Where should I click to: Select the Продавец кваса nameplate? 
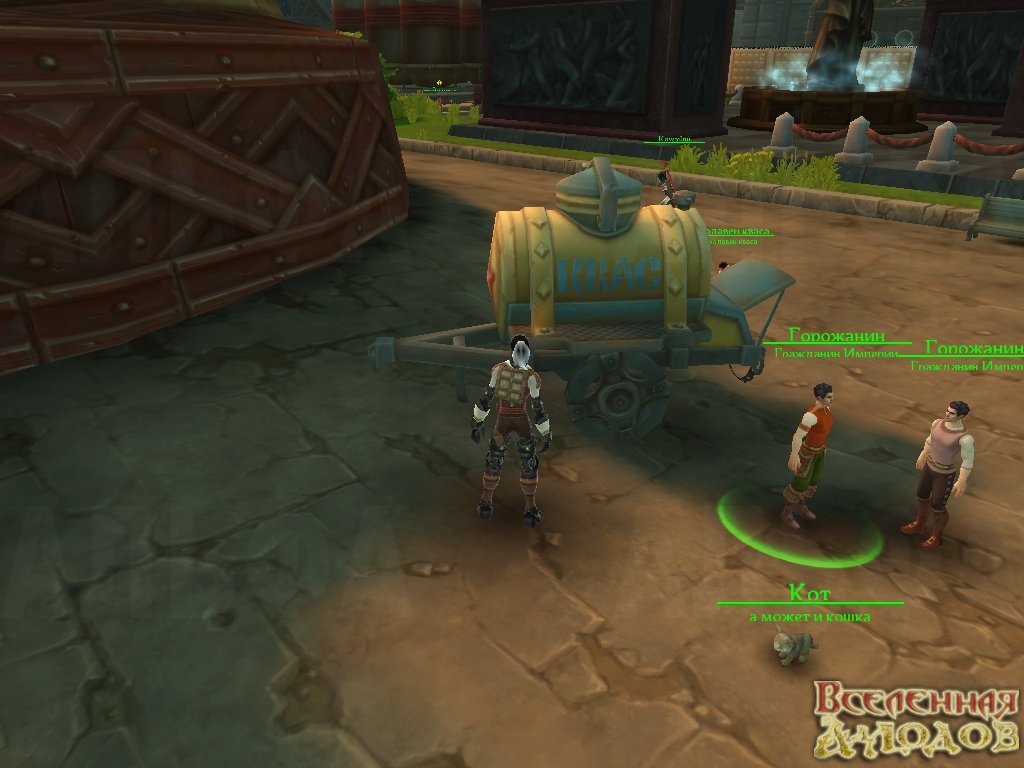(738, 232)
